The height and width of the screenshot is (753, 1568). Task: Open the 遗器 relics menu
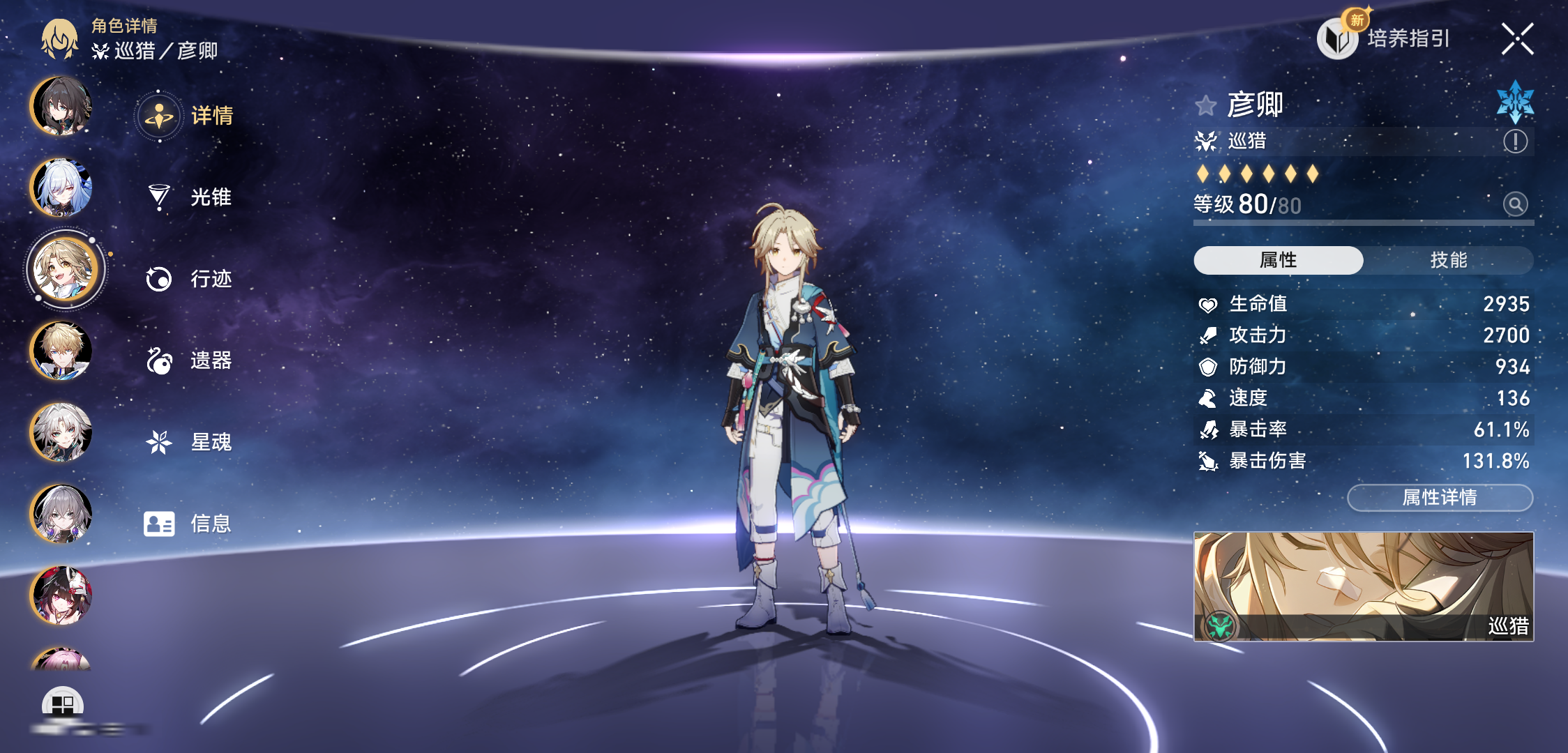click(x=188, y=360)
